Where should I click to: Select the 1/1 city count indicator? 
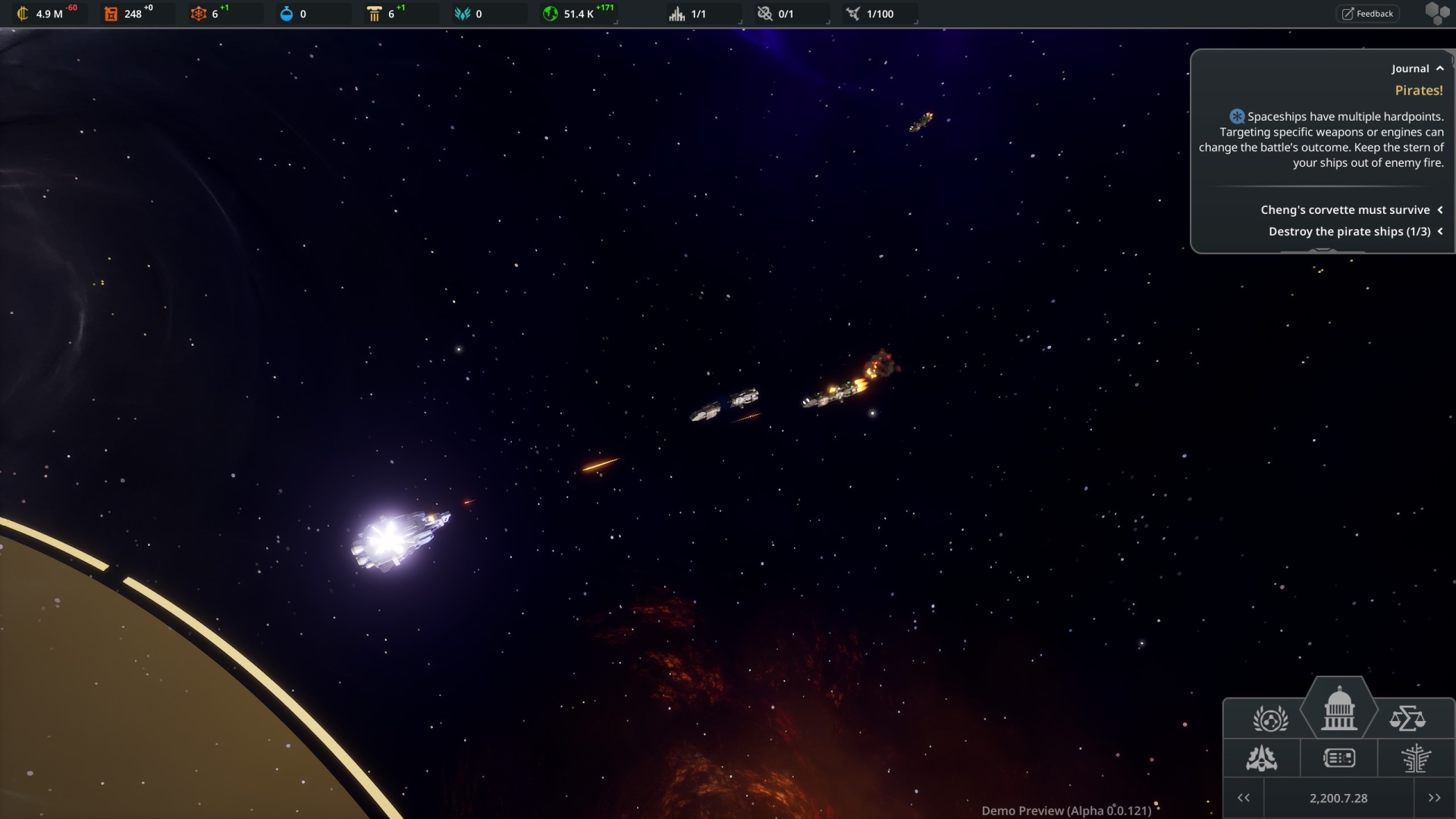[x=690, y=14]
